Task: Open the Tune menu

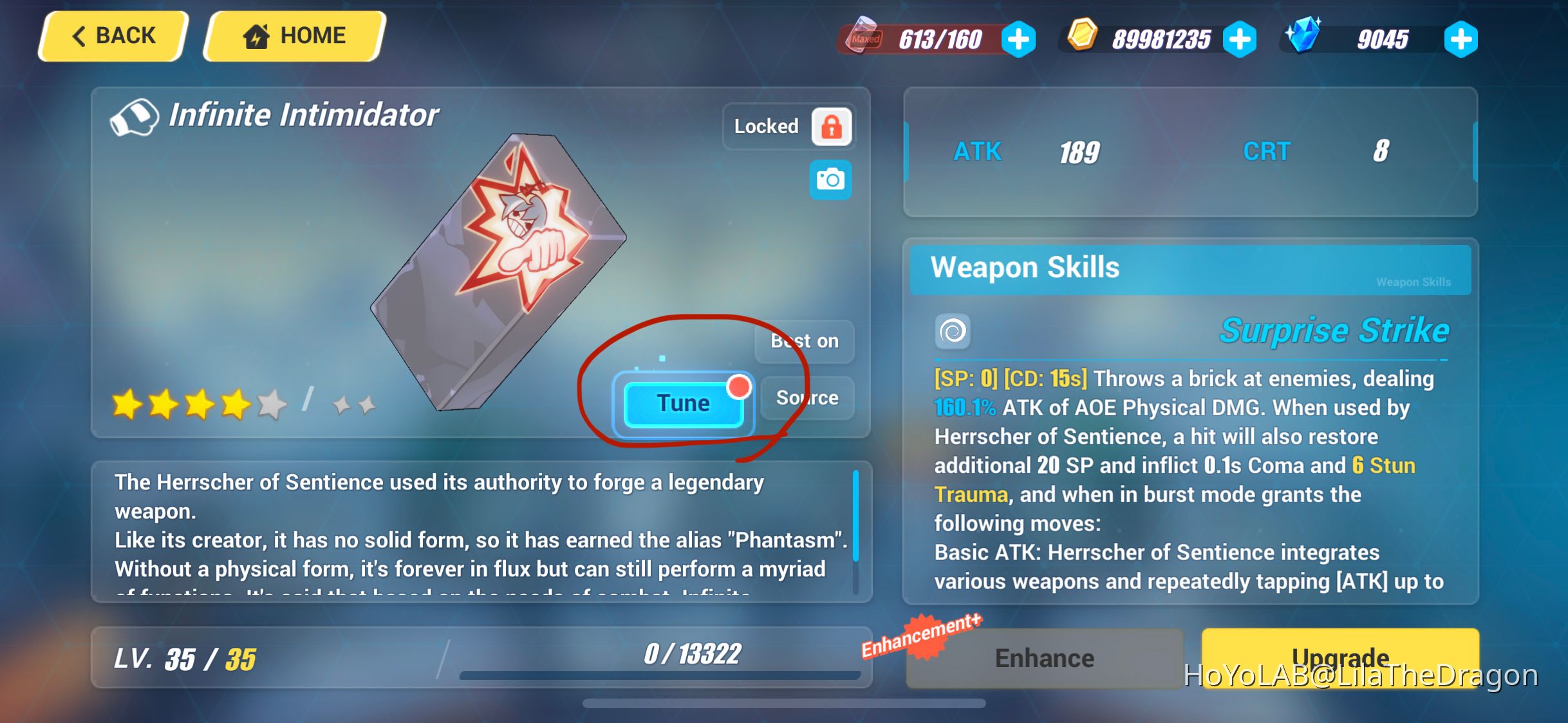Action: (682, 402)
